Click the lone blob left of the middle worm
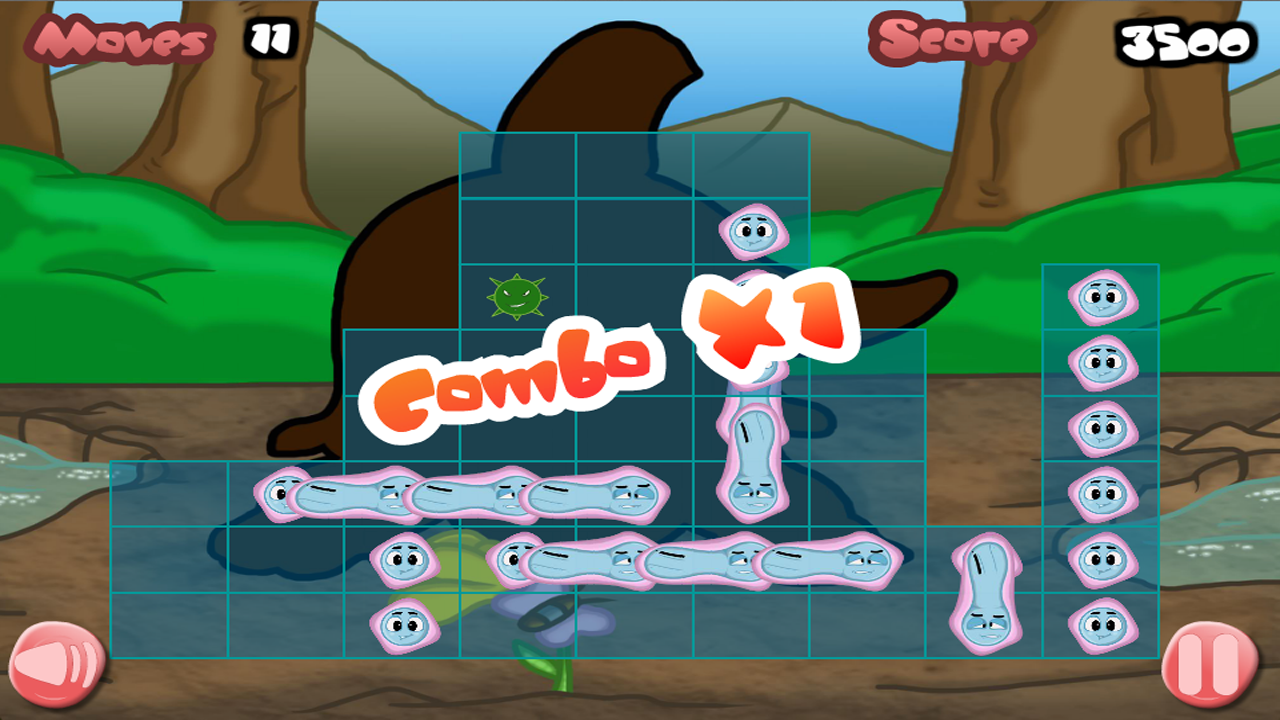This screenshot has width=1280, height=720. pyautogui.click(x=406, y=558)
